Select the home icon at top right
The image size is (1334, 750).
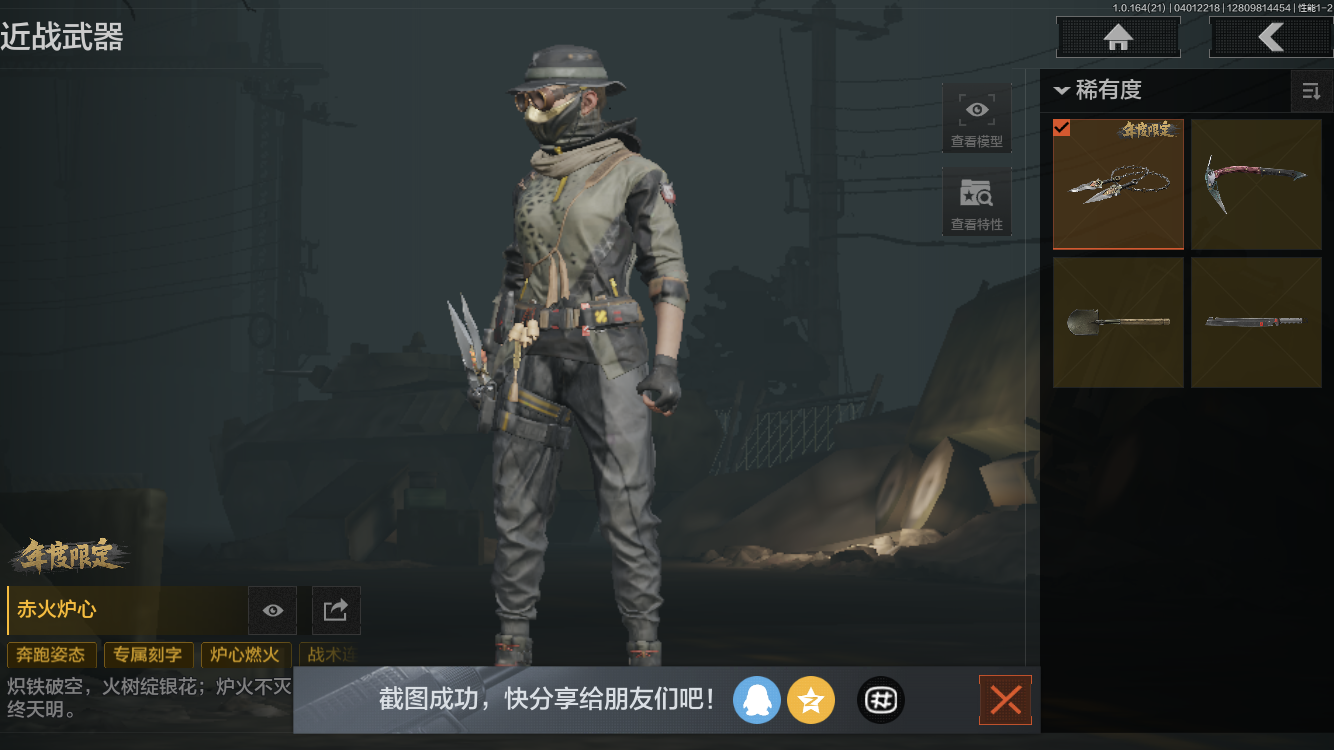pos(1118,37)
